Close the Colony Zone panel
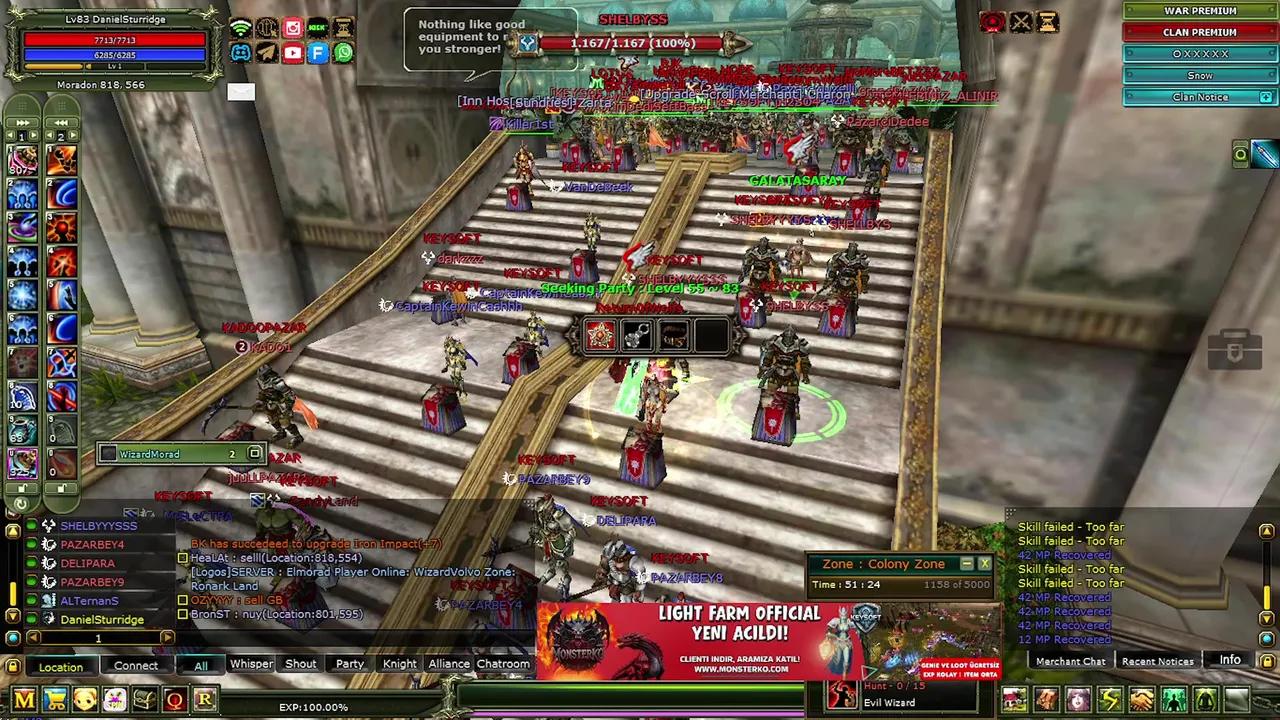Screen dimensions: 1280x720 click(984, 564)
